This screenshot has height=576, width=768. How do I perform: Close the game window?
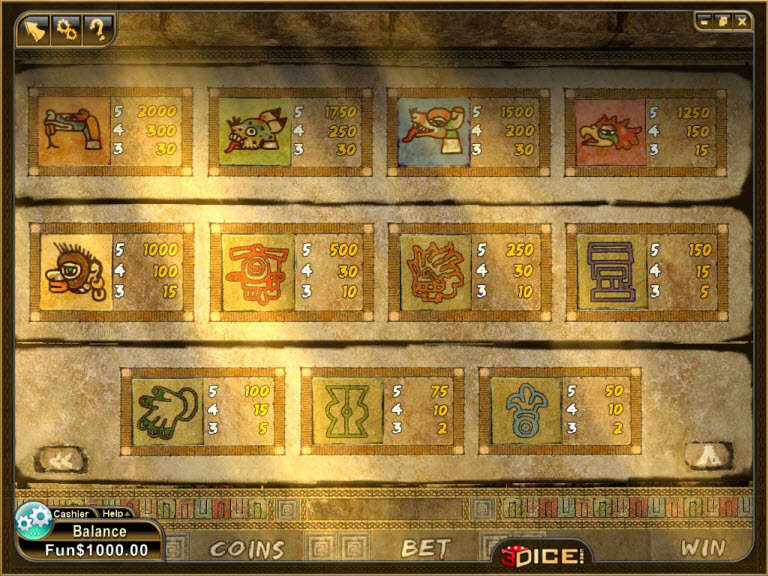(741, 20)
